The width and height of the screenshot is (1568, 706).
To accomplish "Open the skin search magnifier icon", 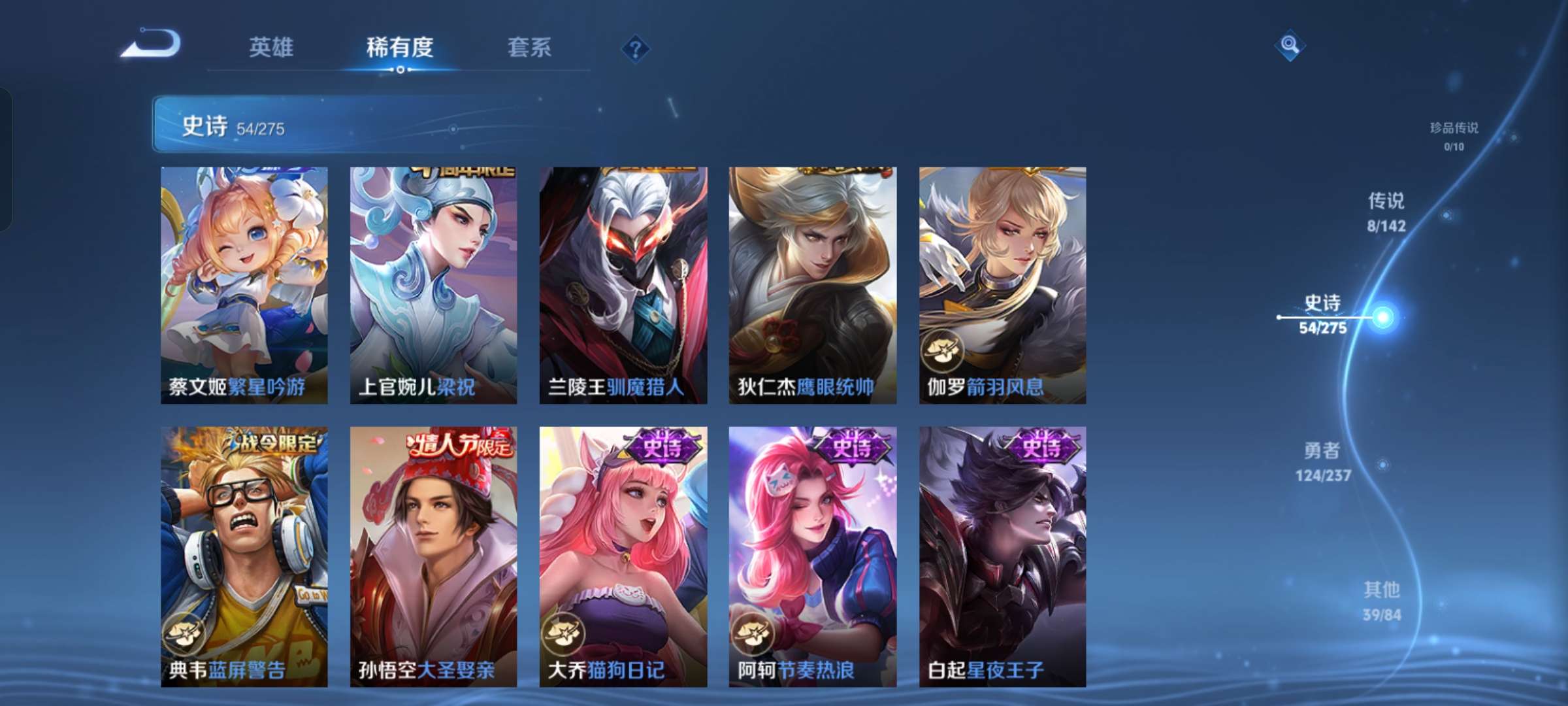I will (1288, 46).
